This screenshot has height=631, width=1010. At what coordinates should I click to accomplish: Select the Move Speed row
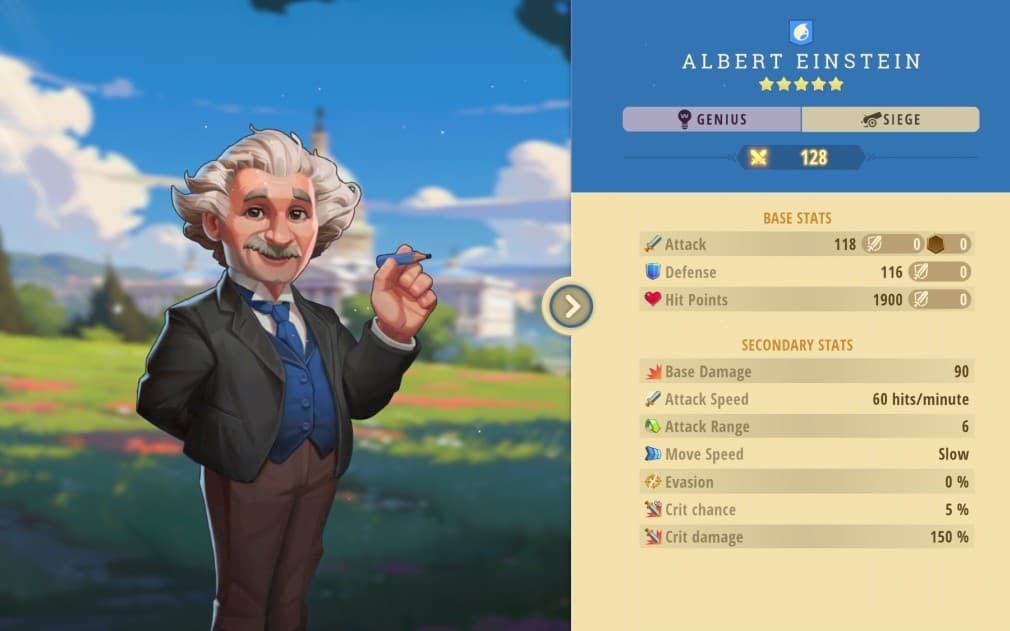pyautogui.click(x=805, y=454)
